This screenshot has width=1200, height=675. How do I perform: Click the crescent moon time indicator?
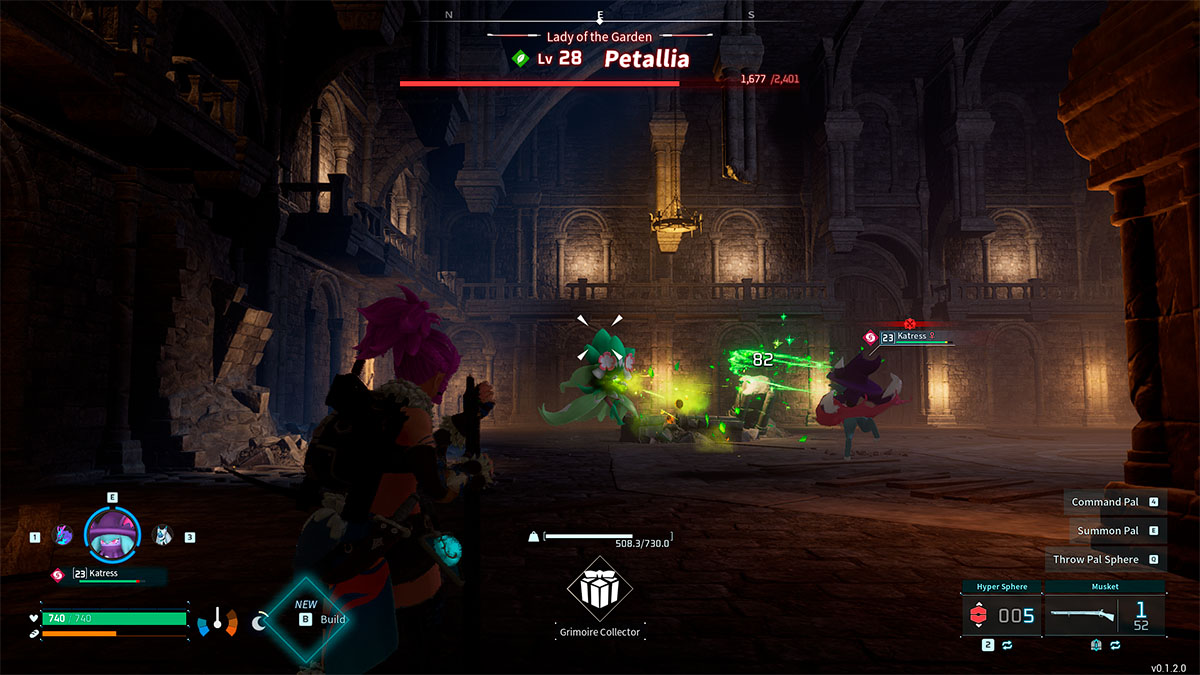click(260, 622)
